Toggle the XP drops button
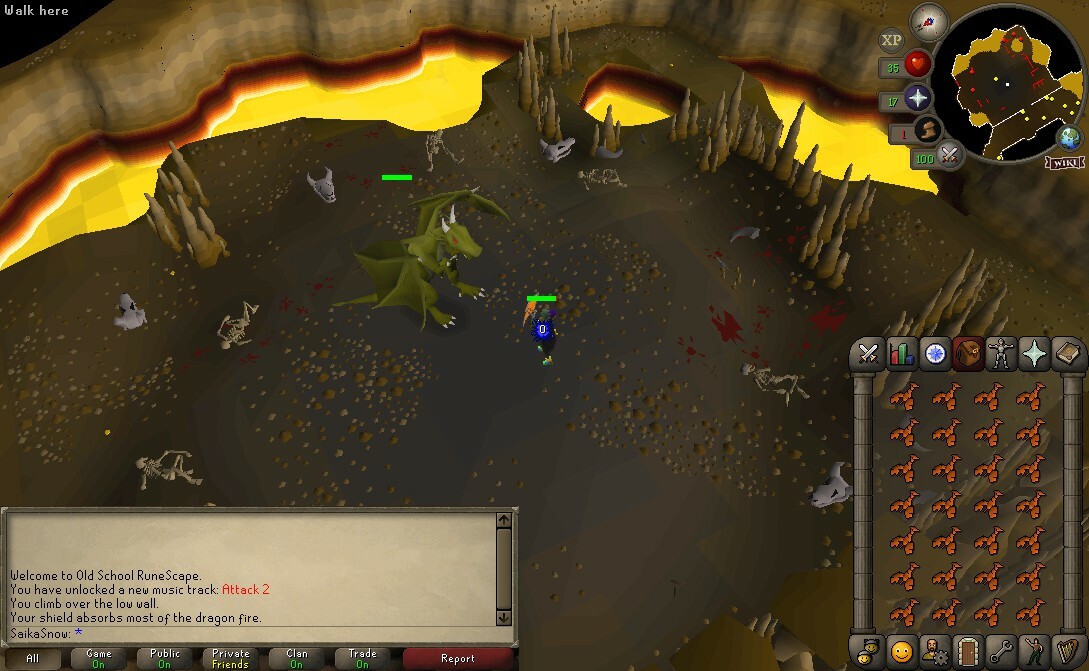Viewport: 1089px width, 671px height. pyautogui.click(x=890, y=40)
